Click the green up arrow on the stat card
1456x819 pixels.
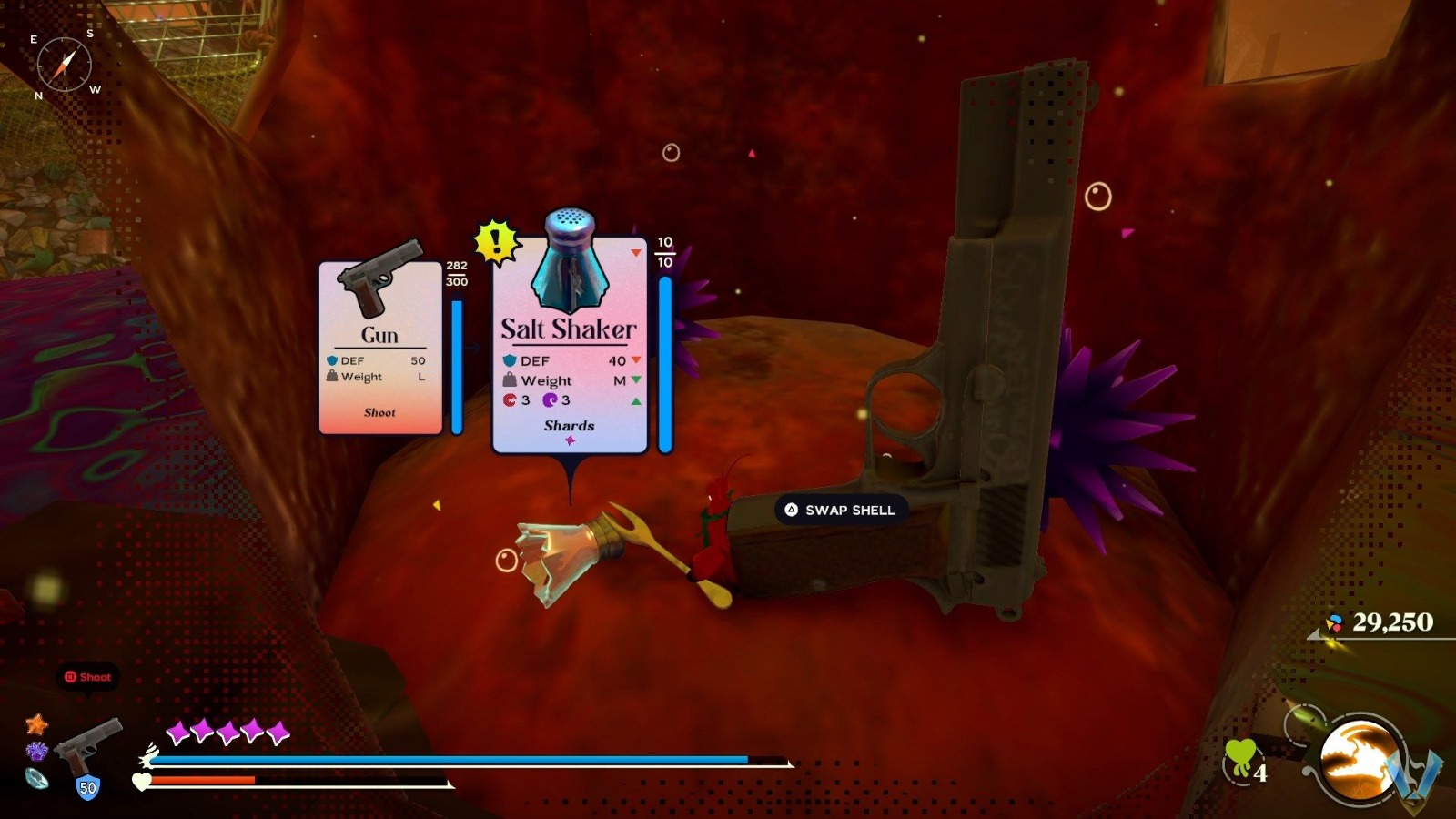pos(634,400)
